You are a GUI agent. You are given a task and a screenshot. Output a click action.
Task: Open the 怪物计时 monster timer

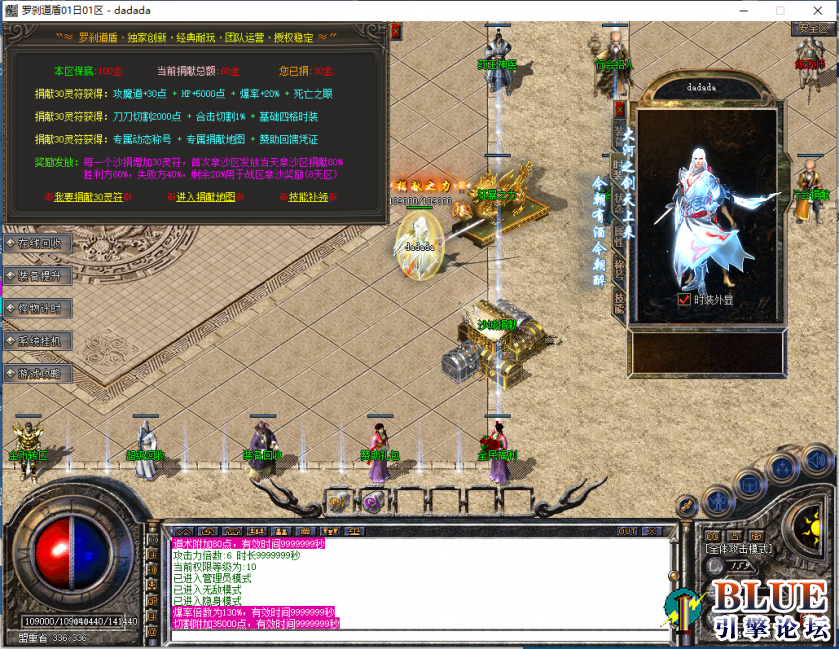pyautogui.click(x=38, y=308)
